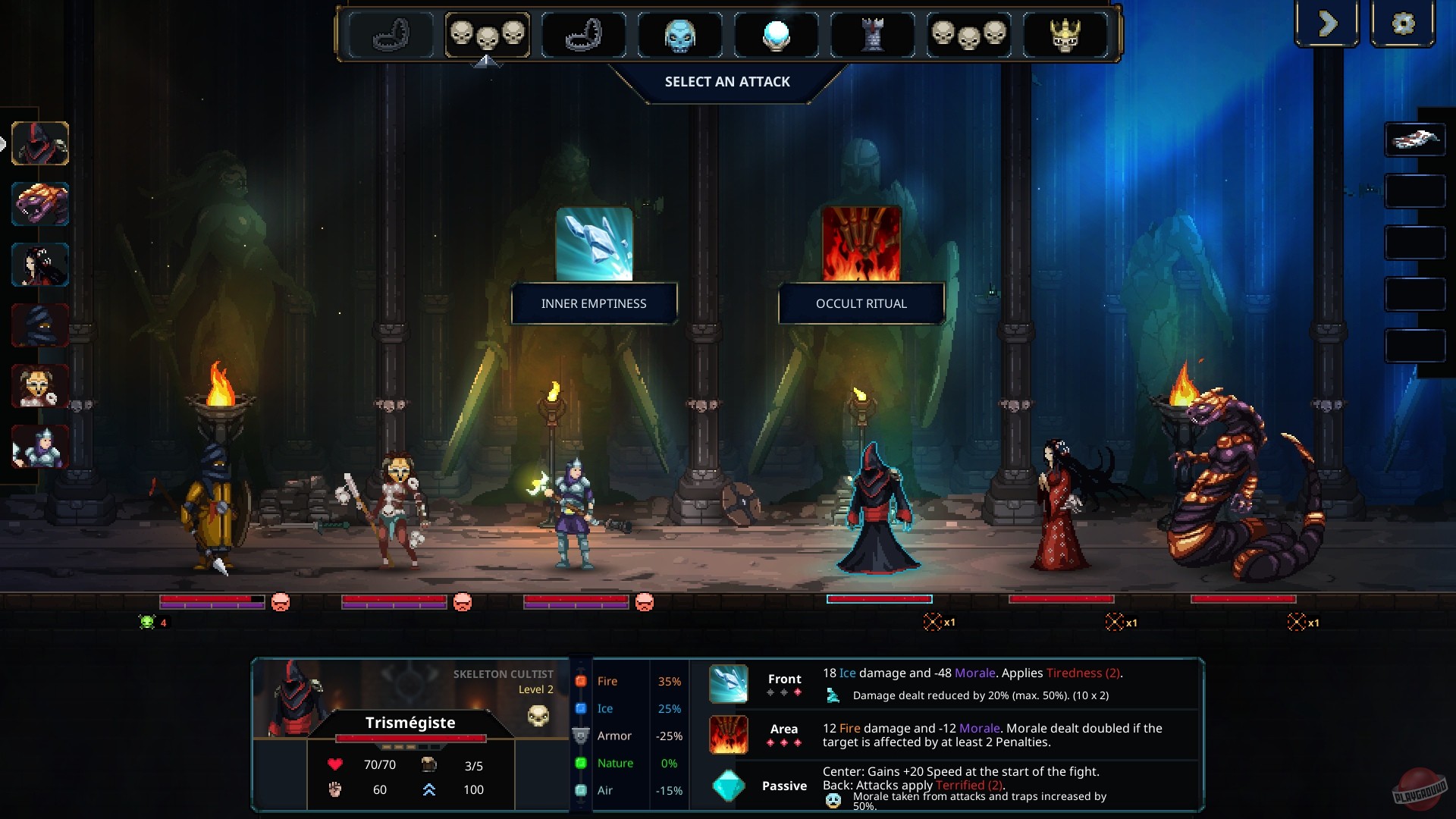1456x819 pixels.
Task: Click the Select An Attack banner
Action: [727, 81]
